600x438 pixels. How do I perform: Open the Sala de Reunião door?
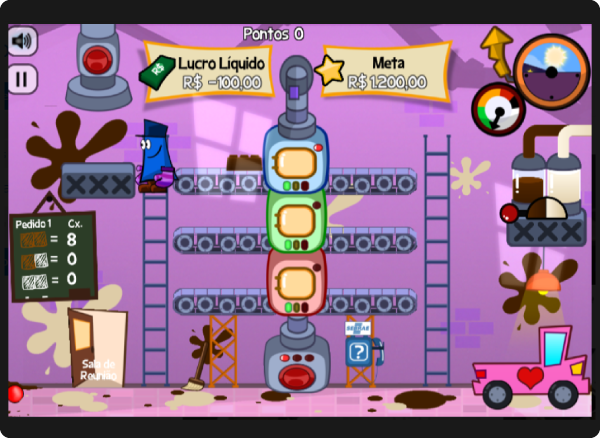click(97, 348)
